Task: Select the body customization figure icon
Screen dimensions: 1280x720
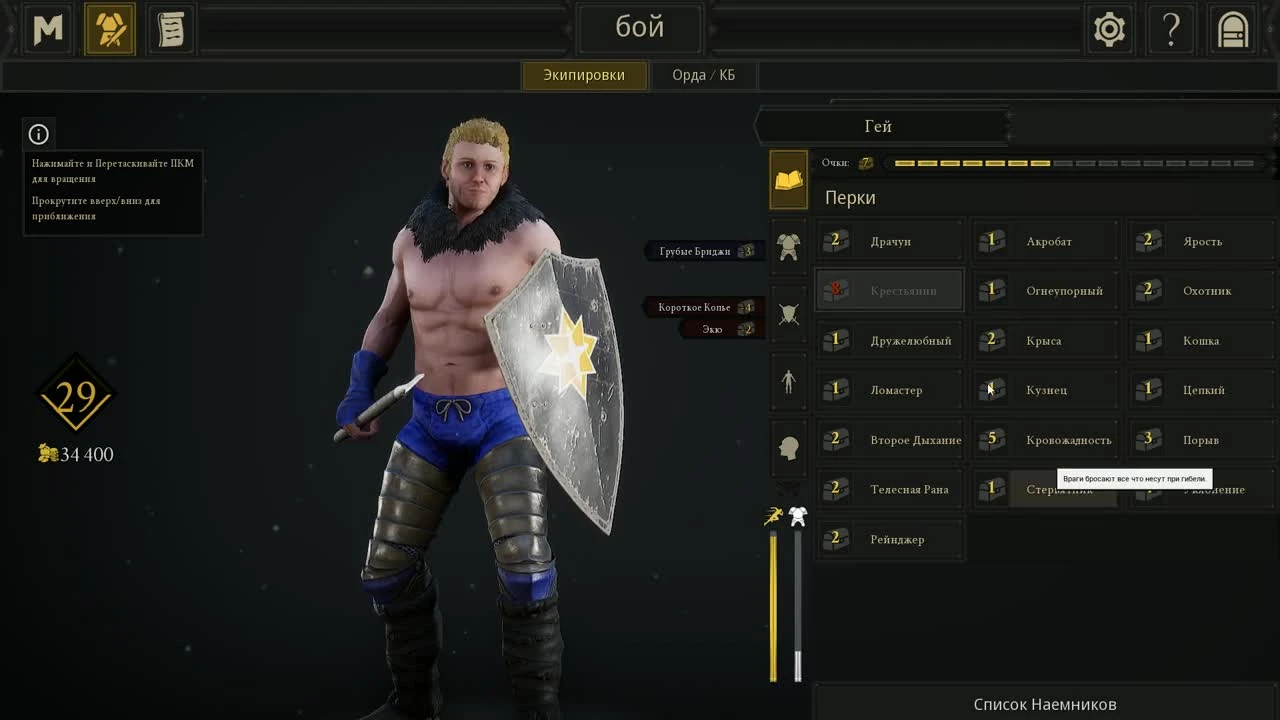Action: pyautogui.click(x=787, y=383)
